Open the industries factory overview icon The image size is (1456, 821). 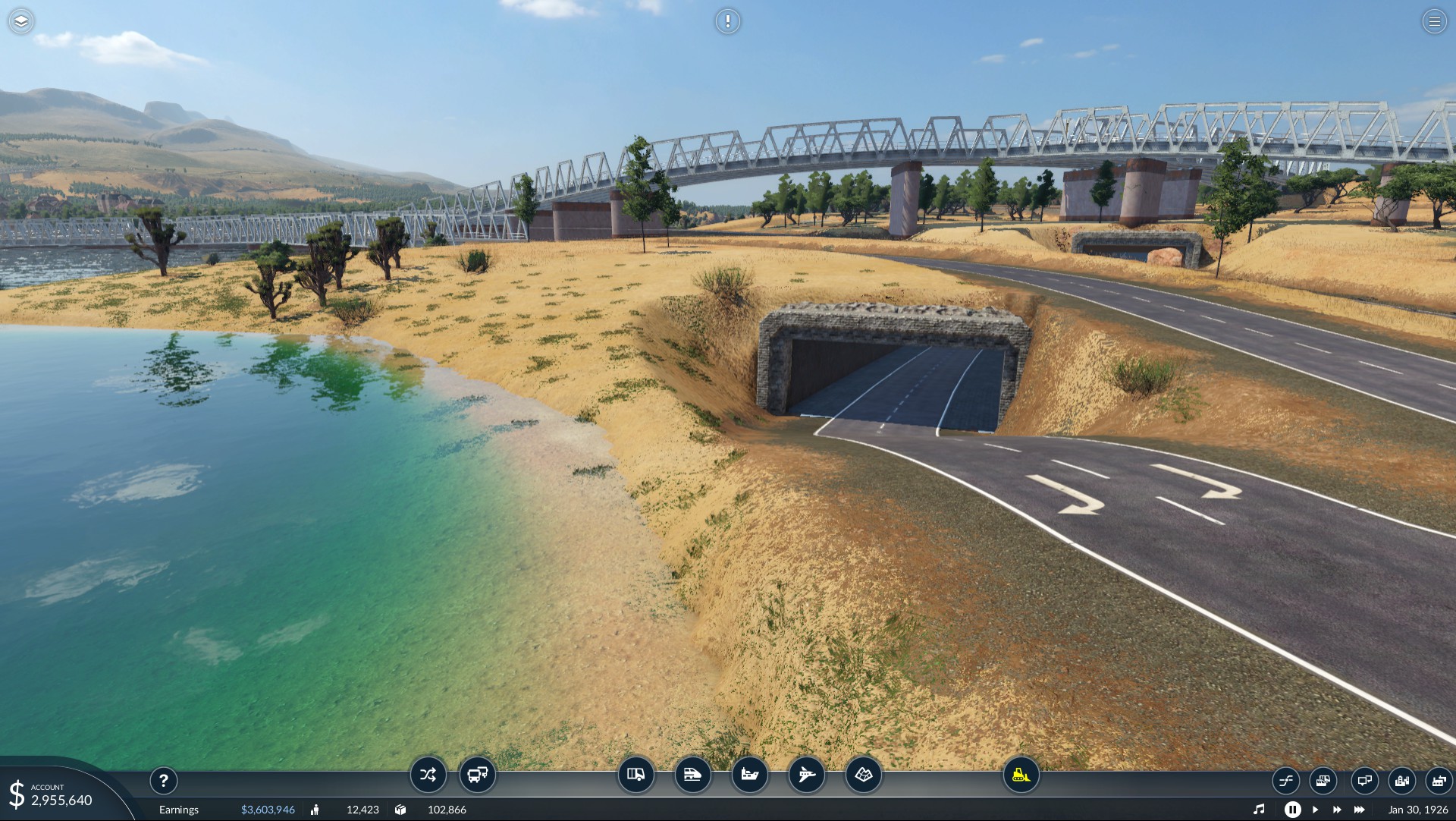pyautogui.click(x=1439, y=780)
